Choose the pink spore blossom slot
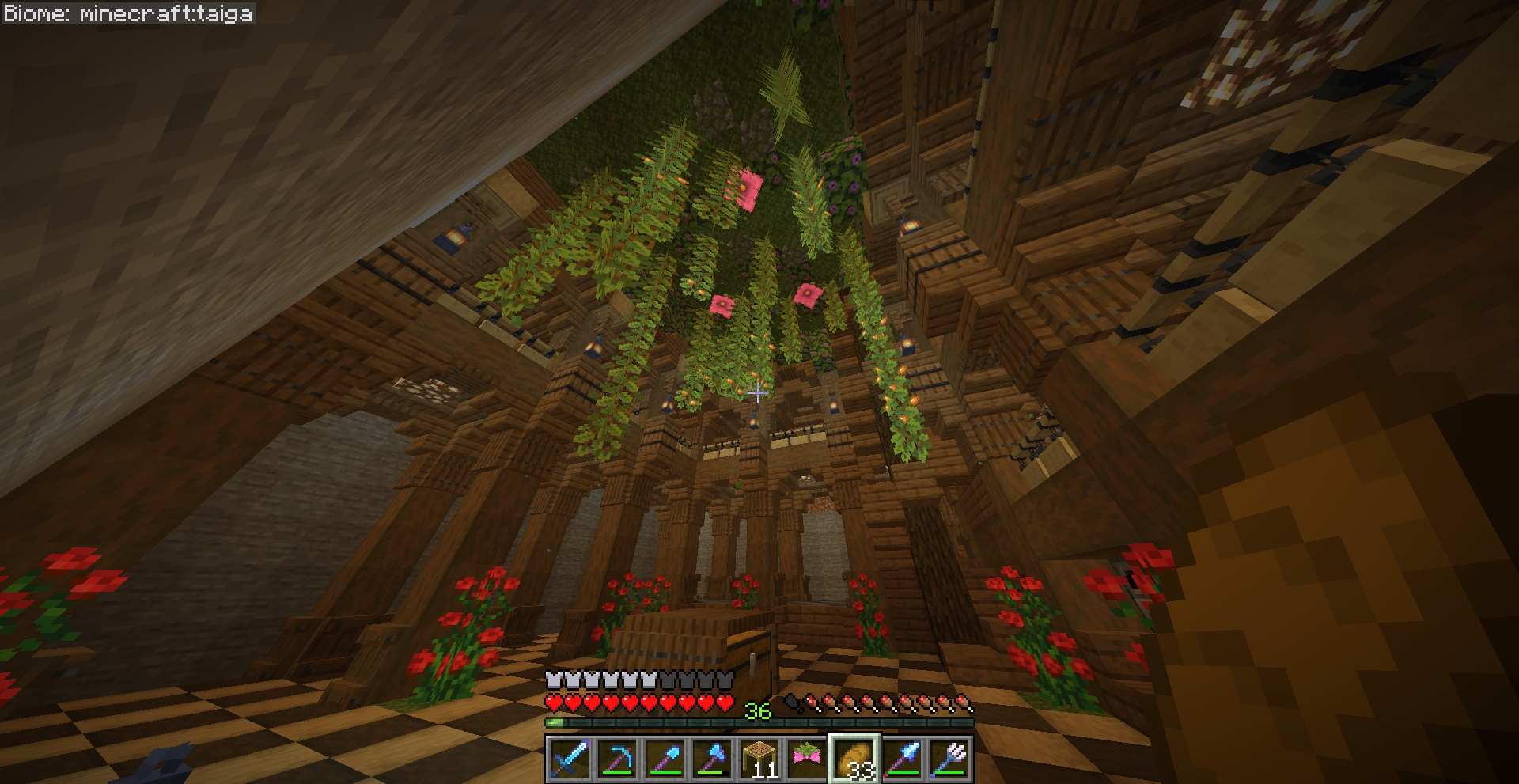 click(806, 759)
